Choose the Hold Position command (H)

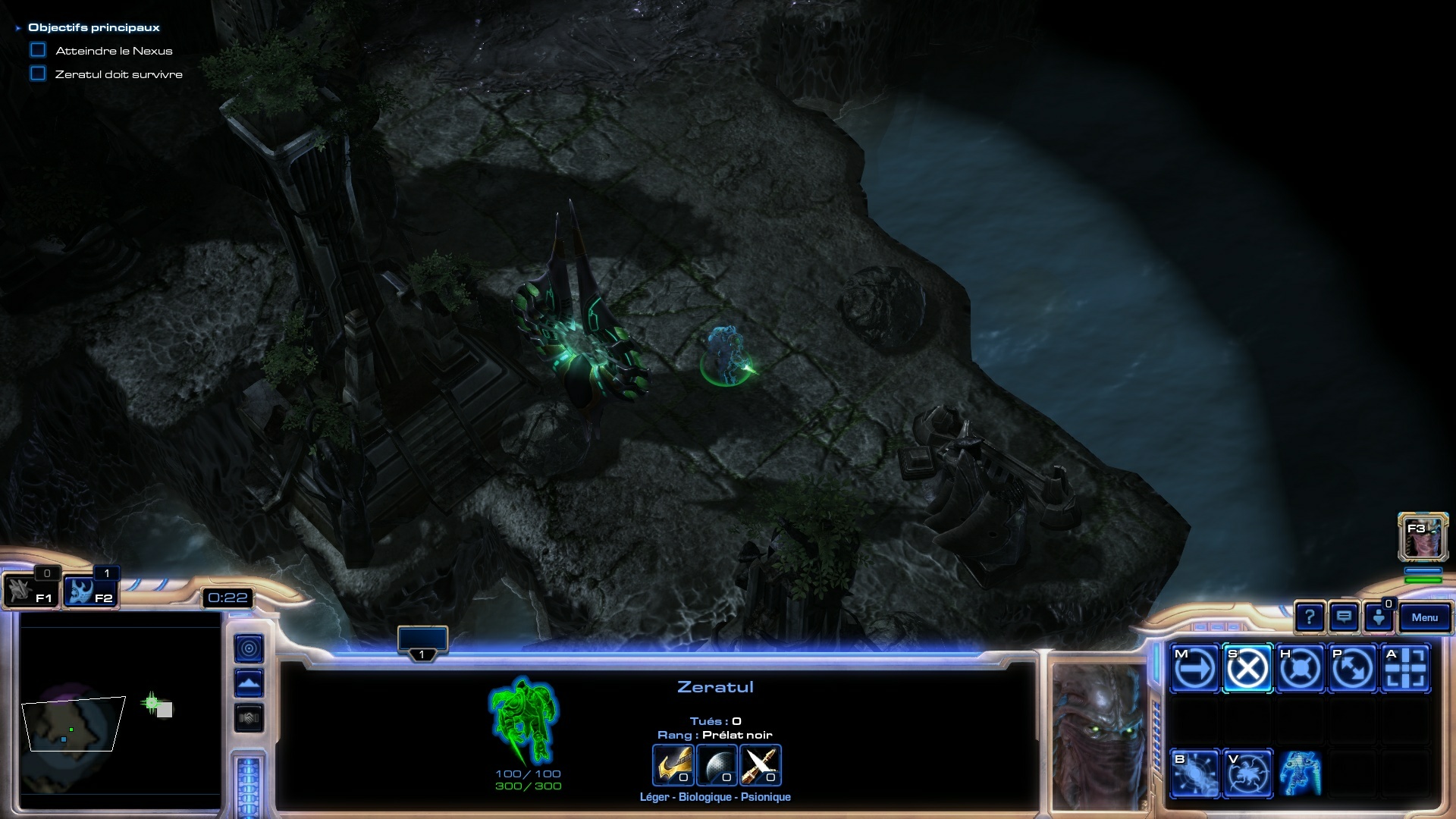[1300, 669]
